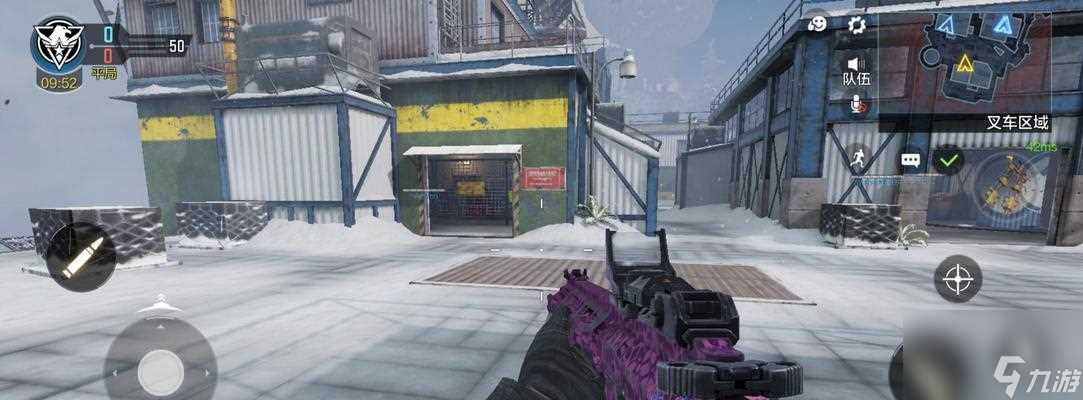This screenshot has width=1083, height=400.
Task: Open the emote smiley face menu
Action: coord(818,25)
